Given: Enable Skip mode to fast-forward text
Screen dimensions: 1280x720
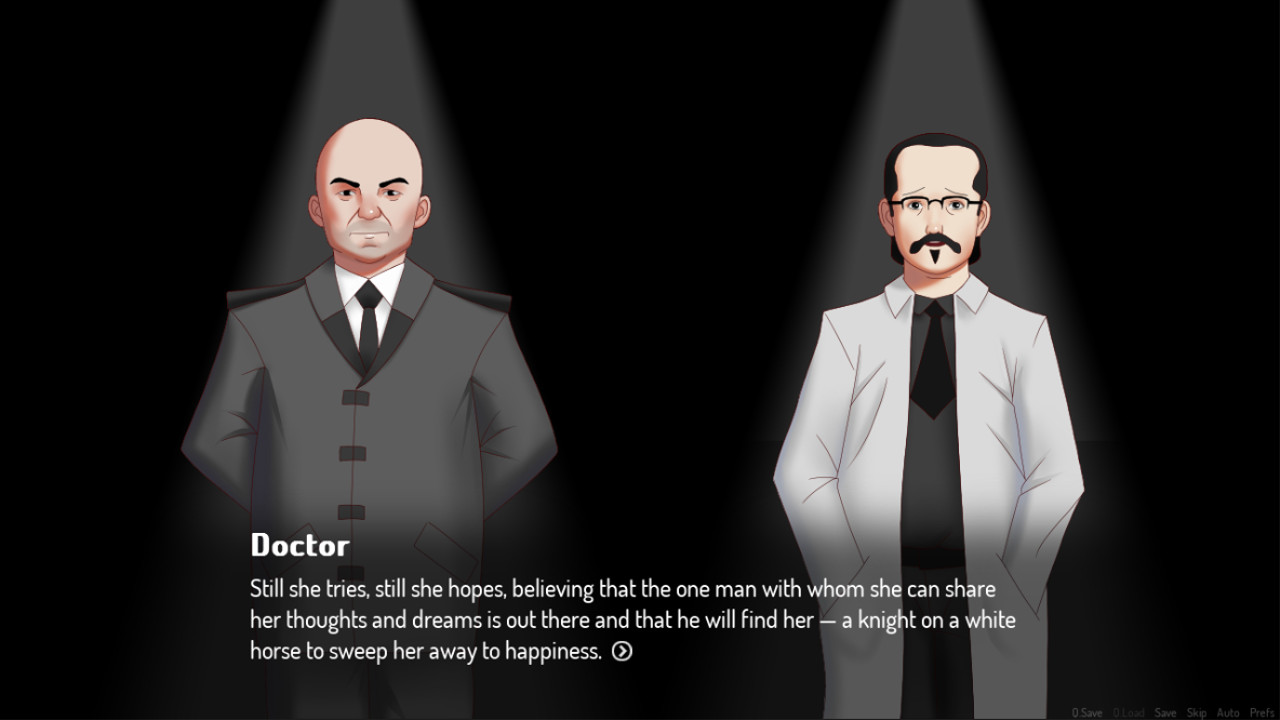Looking at the screenshot, I should [1197, 712].
